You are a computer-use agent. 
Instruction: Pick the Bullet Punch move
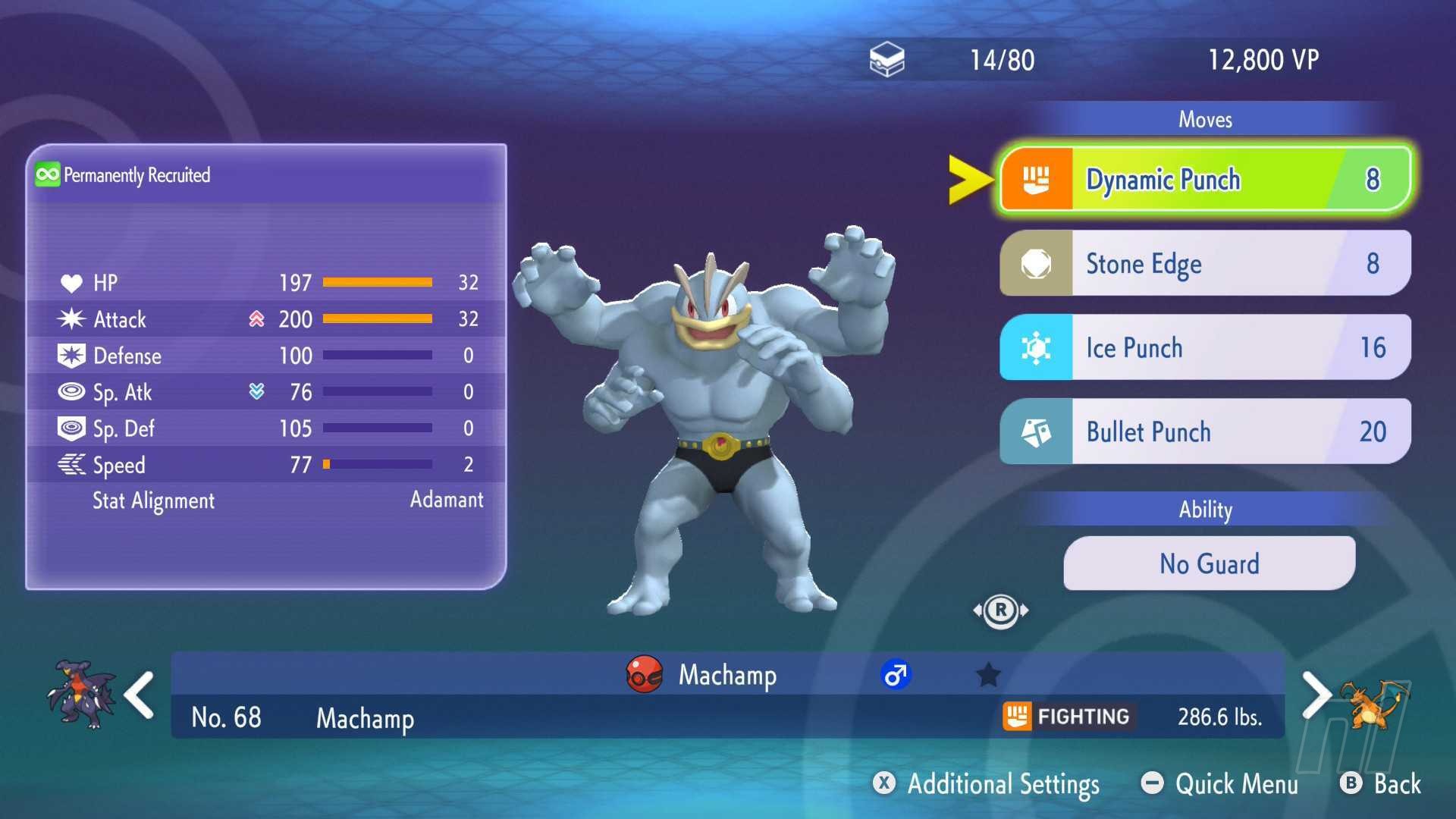point(1206,431)
